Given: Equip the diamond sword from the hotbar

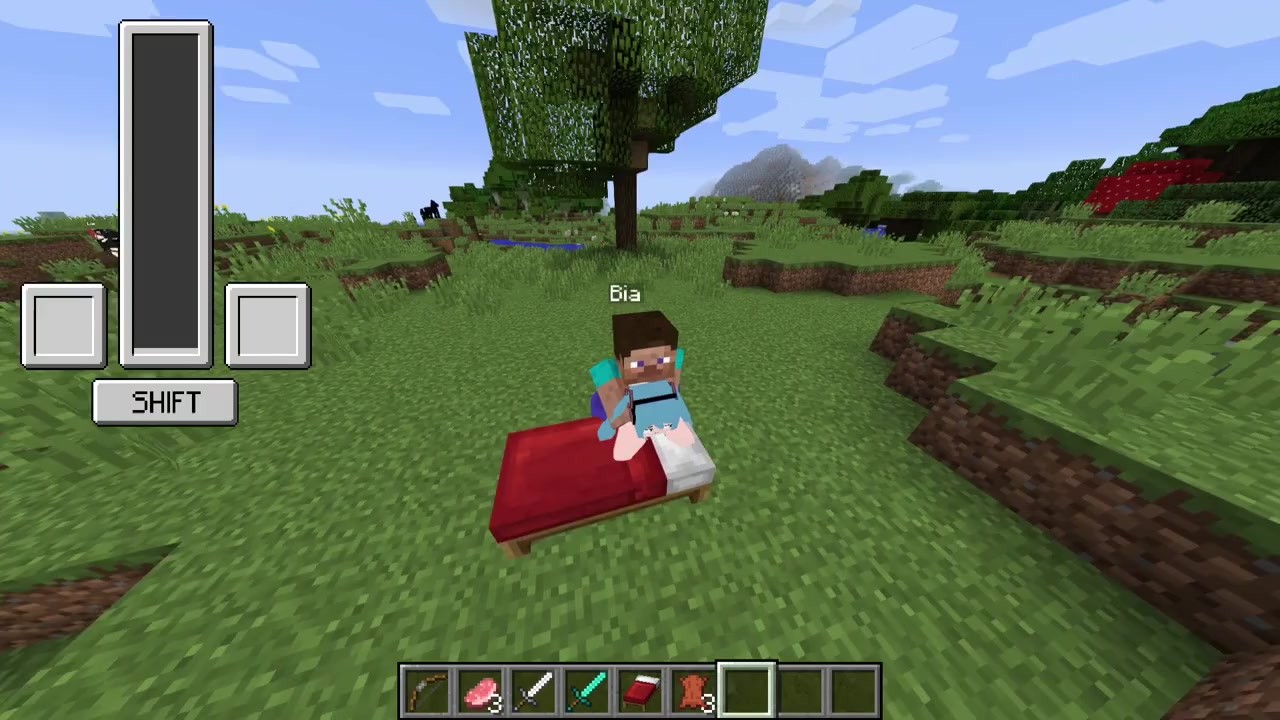Looking at the screenshot, I should click(587, 692).
